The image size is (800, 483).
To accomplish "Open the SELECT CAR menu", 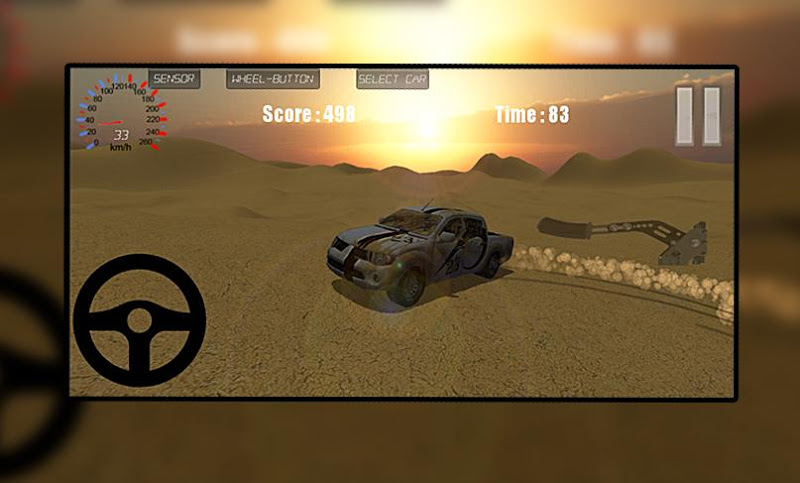I will pyautogui.click(x=392, y=79).
